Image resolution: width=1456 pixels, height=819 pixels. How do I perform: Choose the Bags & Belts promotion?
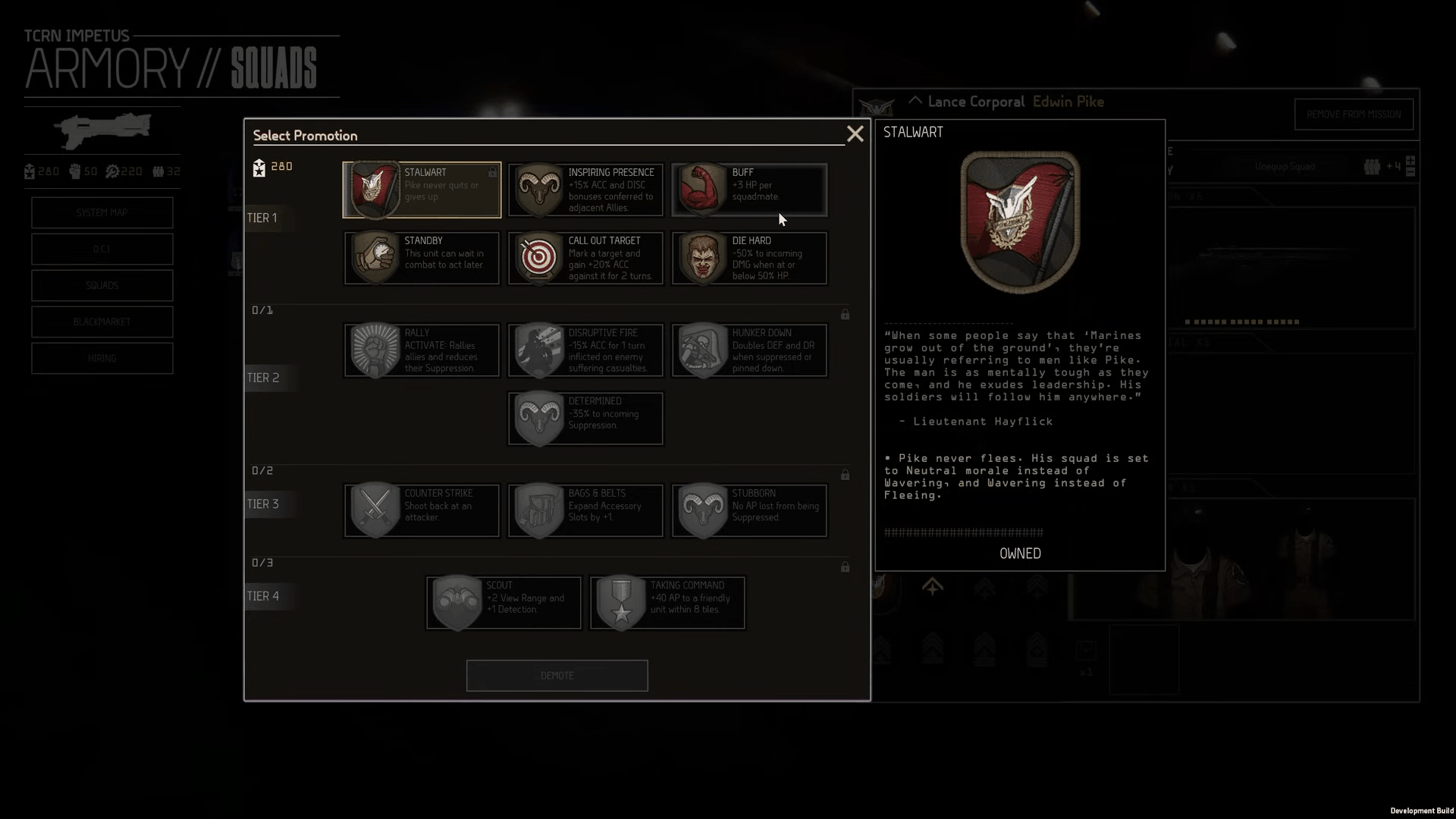(585, 510)
